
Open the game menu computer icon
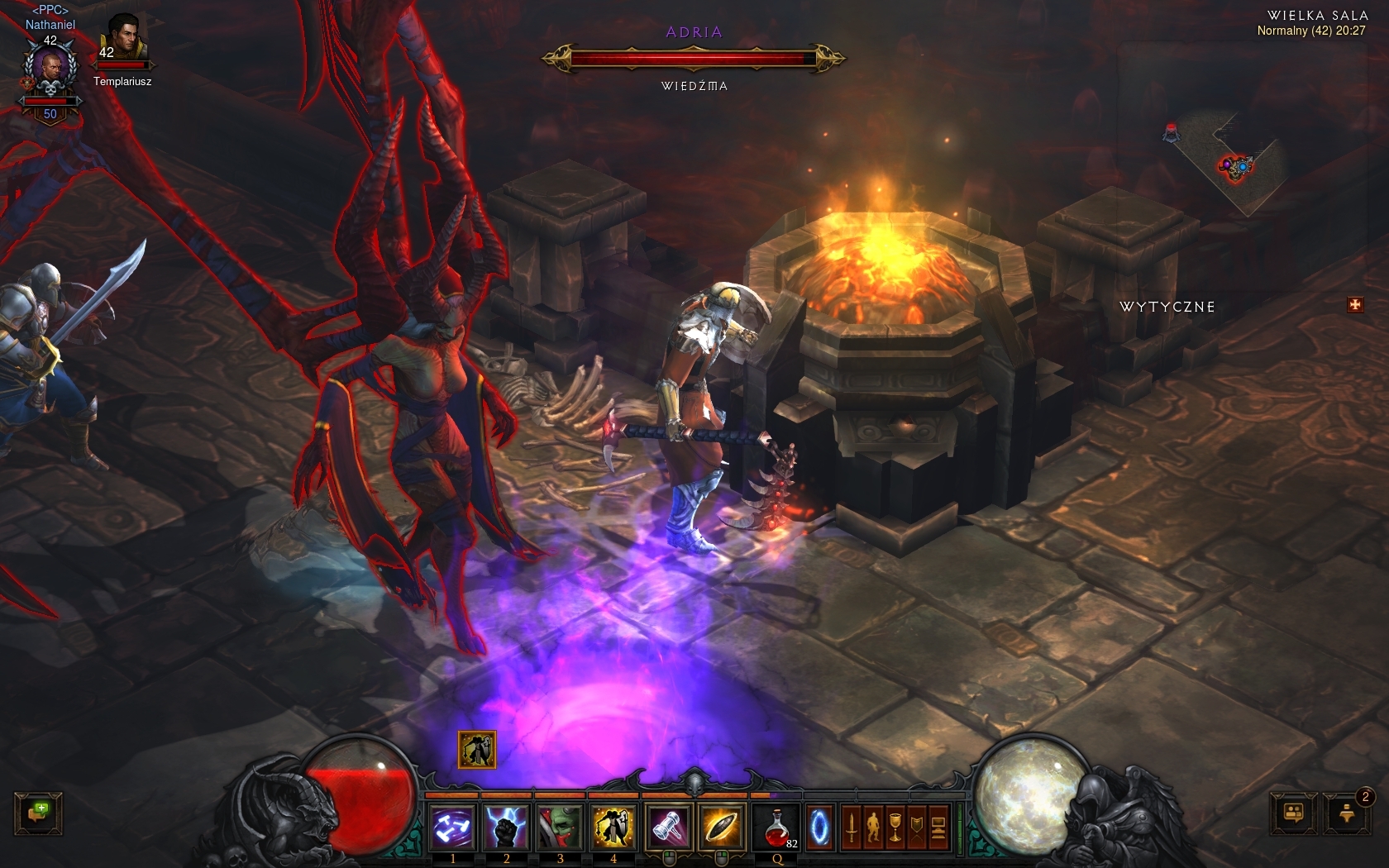click(x=938, y=827)
